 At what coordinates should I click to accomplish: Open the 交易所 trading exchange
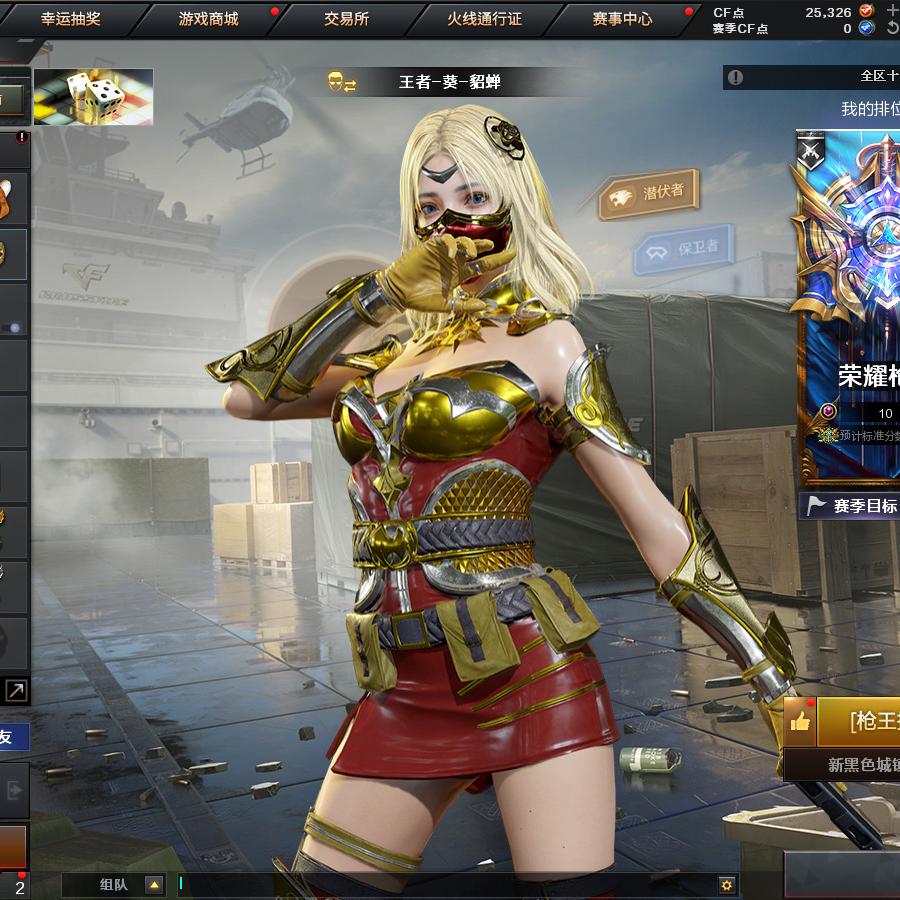click(x=346, y=19)
